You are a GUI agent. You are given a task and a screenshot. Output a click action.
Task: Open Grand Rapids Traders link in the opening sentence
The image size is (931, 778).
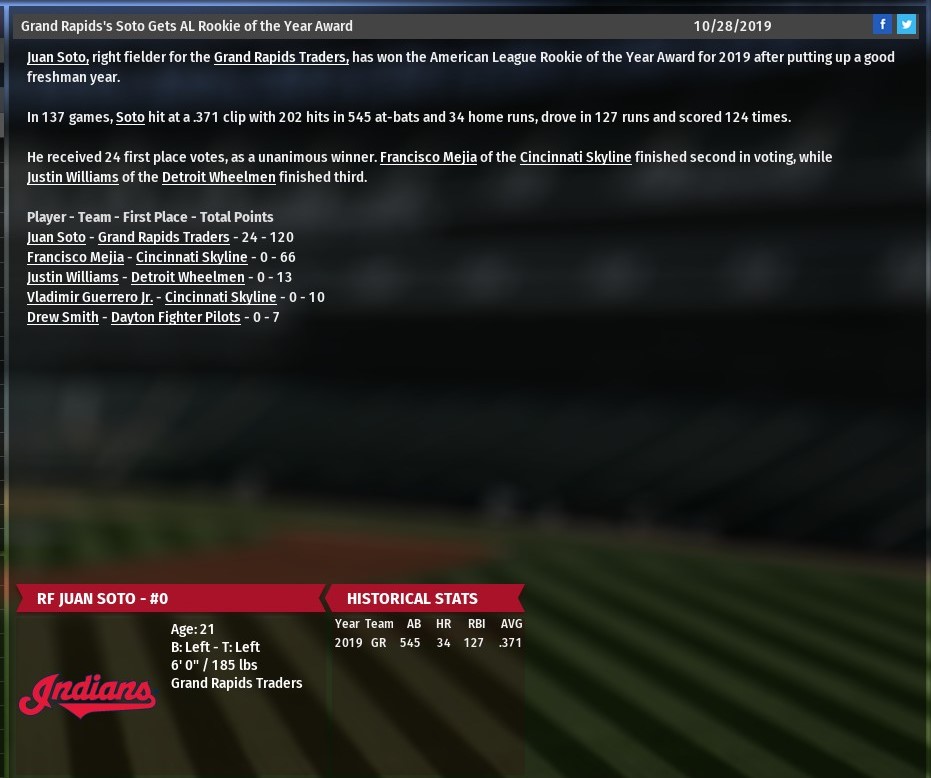[x=281, y=57]
